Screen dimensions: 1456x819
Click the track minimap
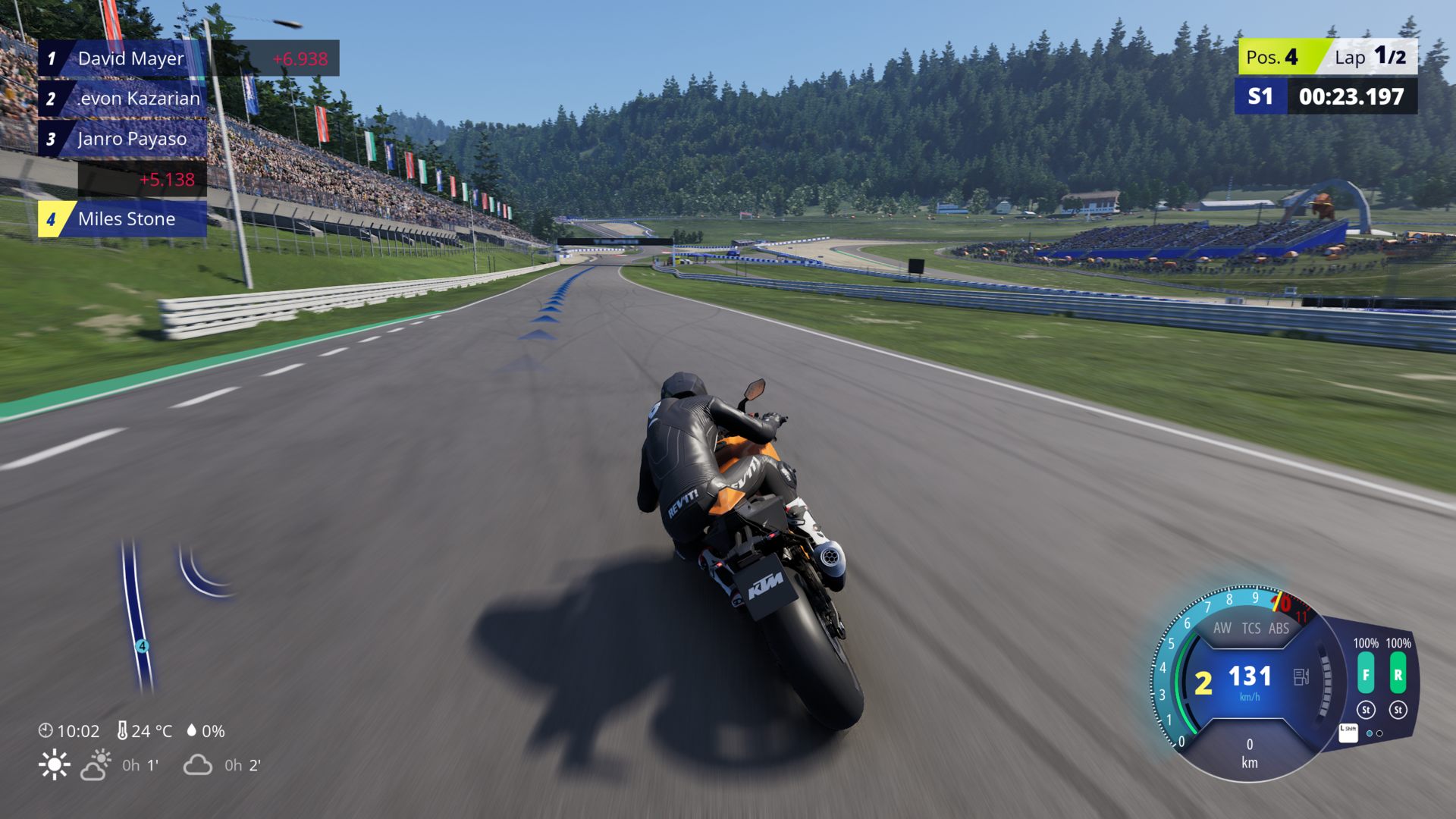tap(139, 614)
